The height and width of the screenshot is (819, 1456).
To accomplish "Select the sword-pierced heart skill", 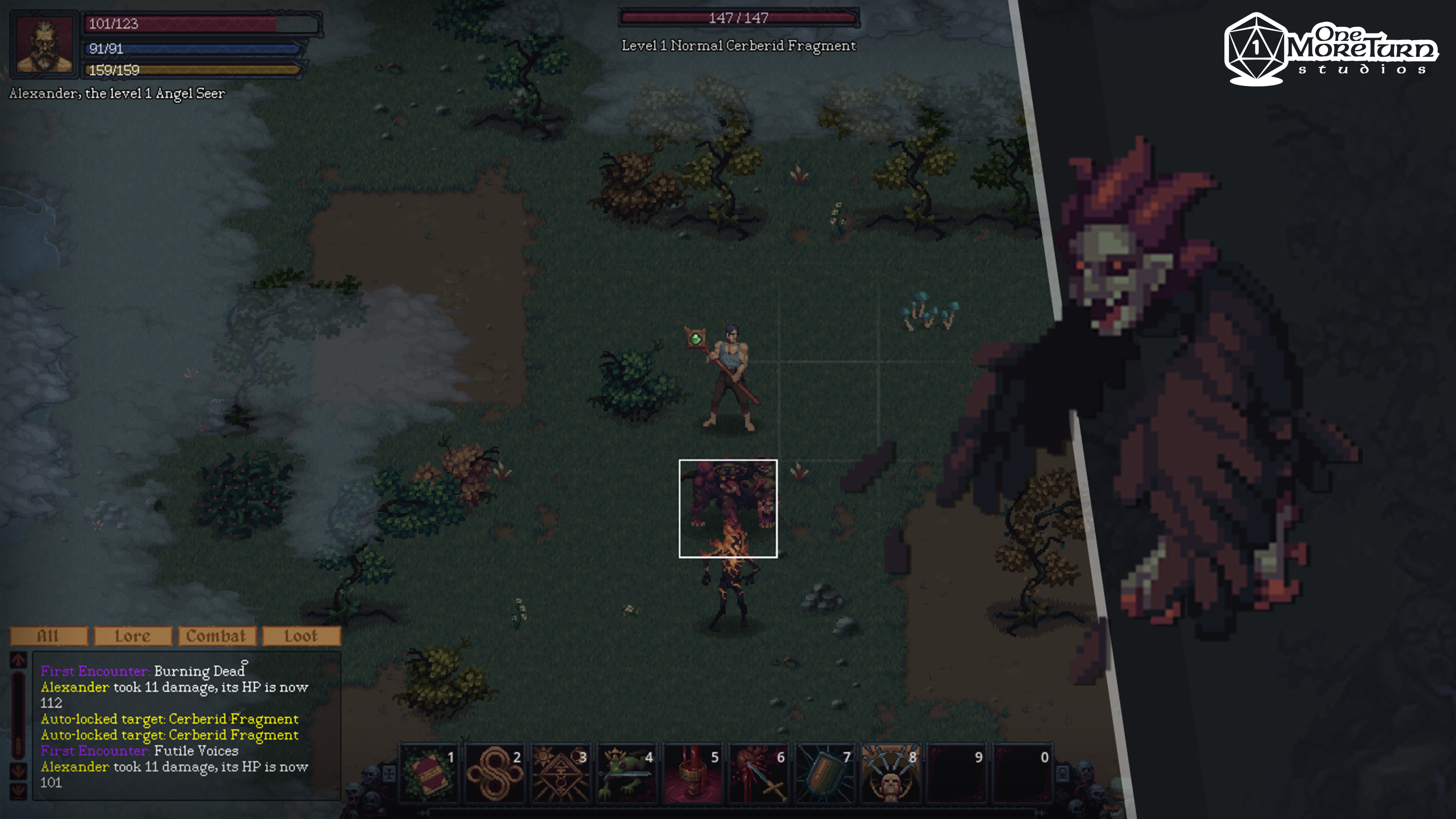I will click(758, 773).
